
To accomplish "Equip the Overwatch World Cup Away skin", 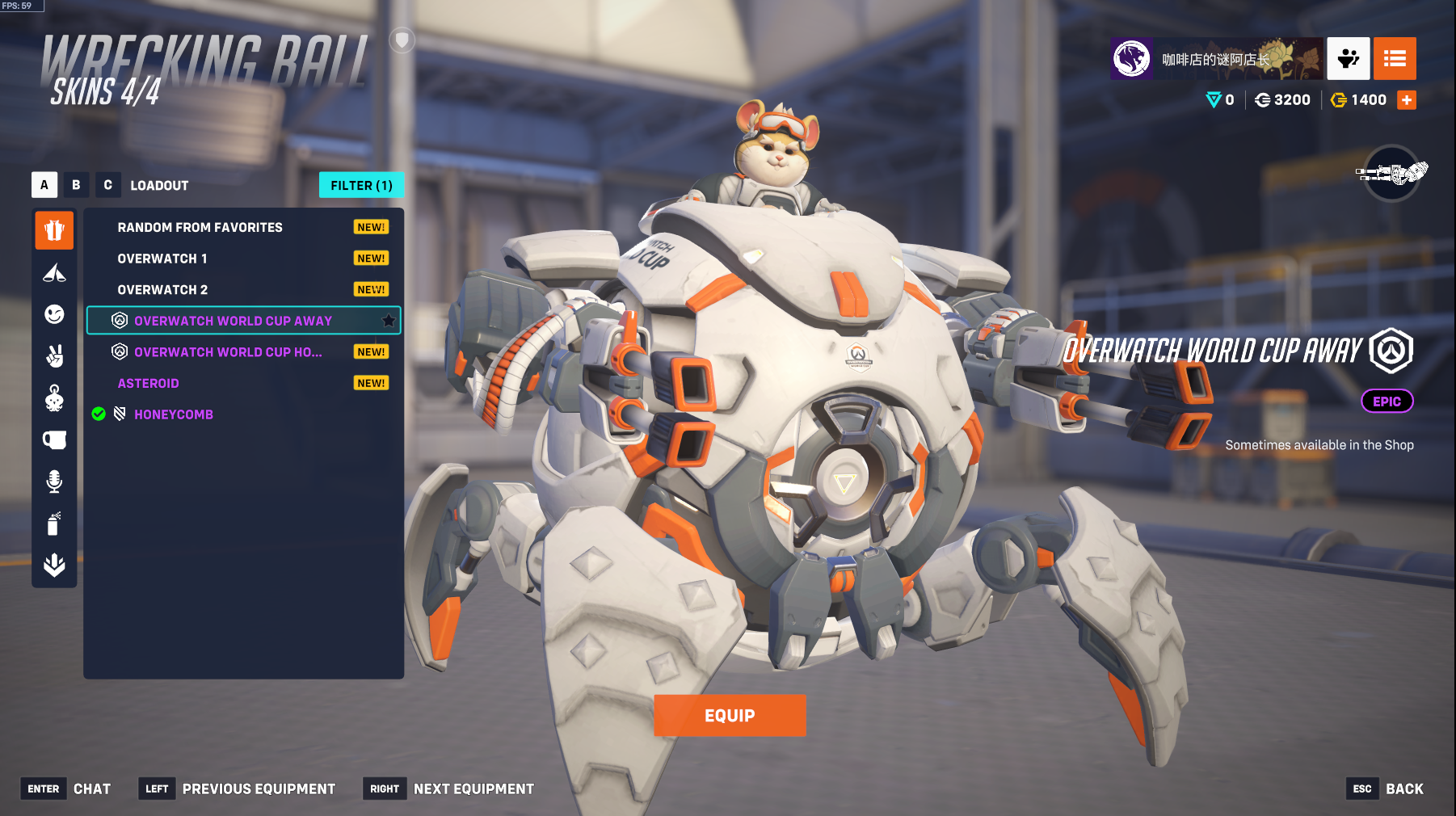I will (729, 715).
